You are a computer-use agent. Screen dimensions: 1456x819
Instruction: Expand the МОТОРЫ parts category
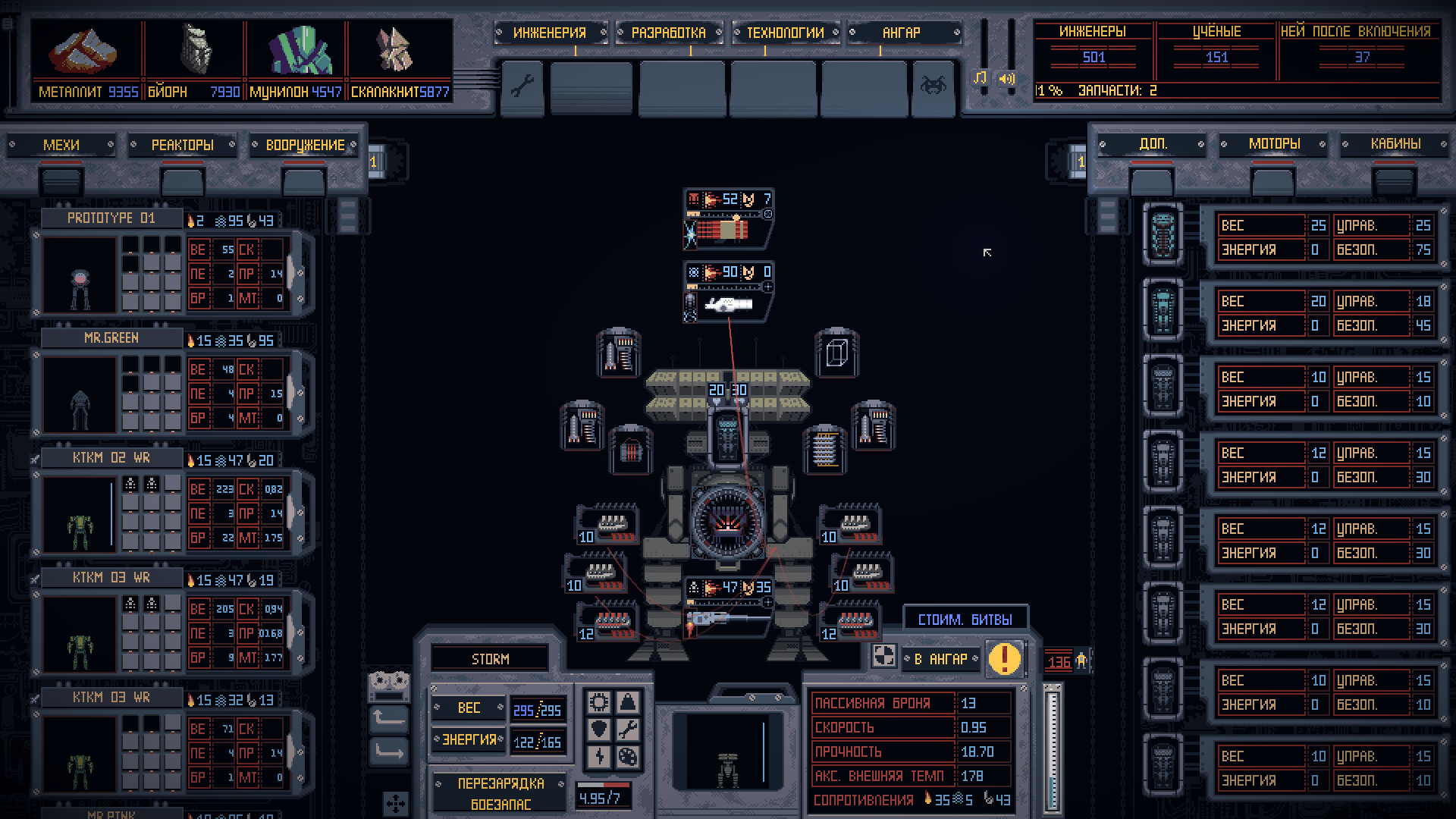[x=1272, y=143]
